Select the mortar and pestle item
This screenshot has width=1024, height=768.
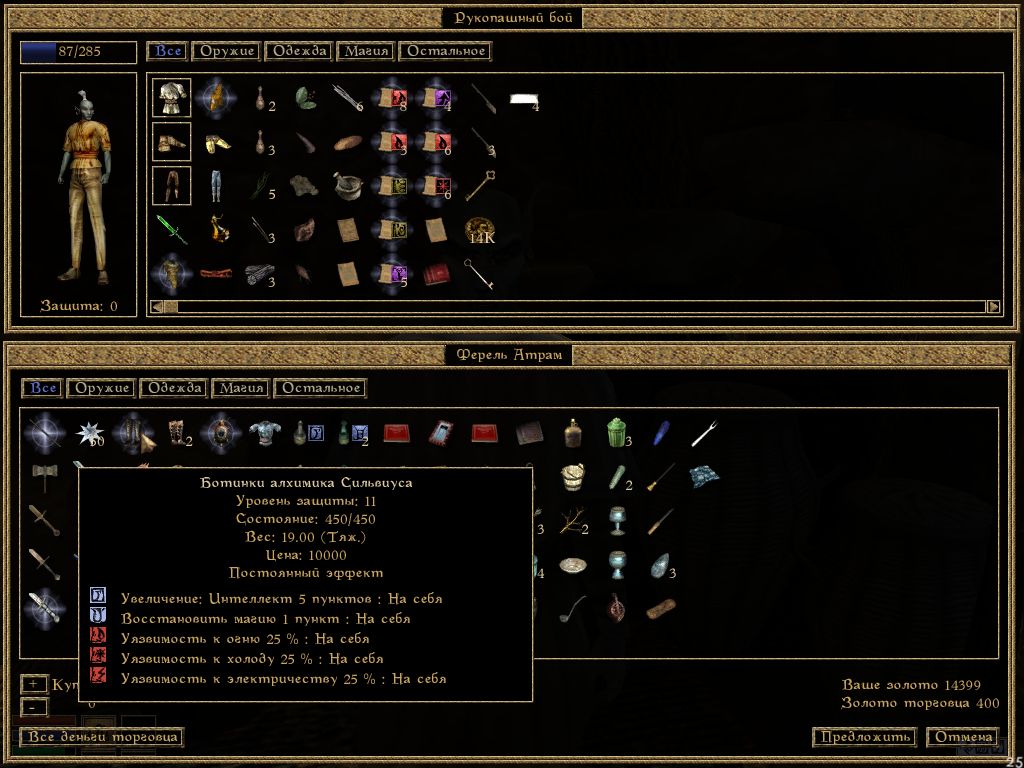coord(347,185)
